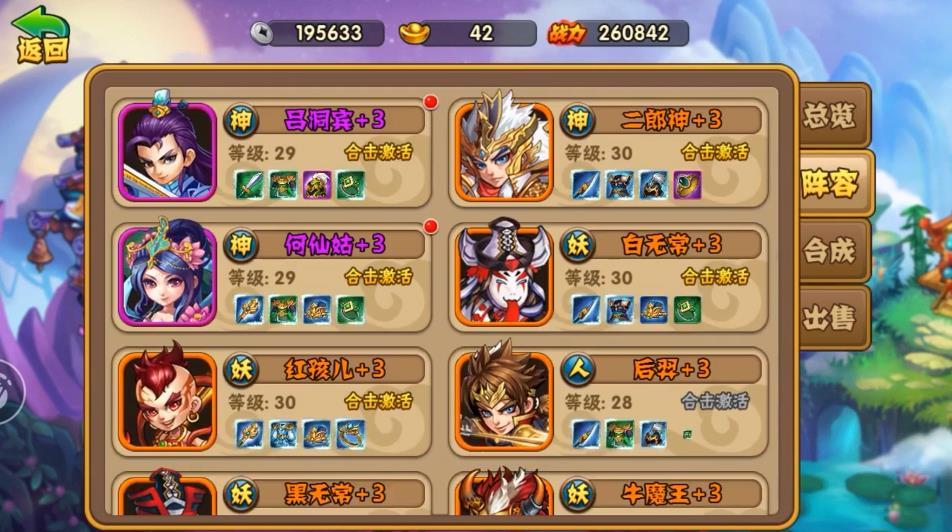Image resolution: width=952 pixels, height=532 pixels.
Task: Go back using the 返回 arrow button
Action: [x=40, y=36]
